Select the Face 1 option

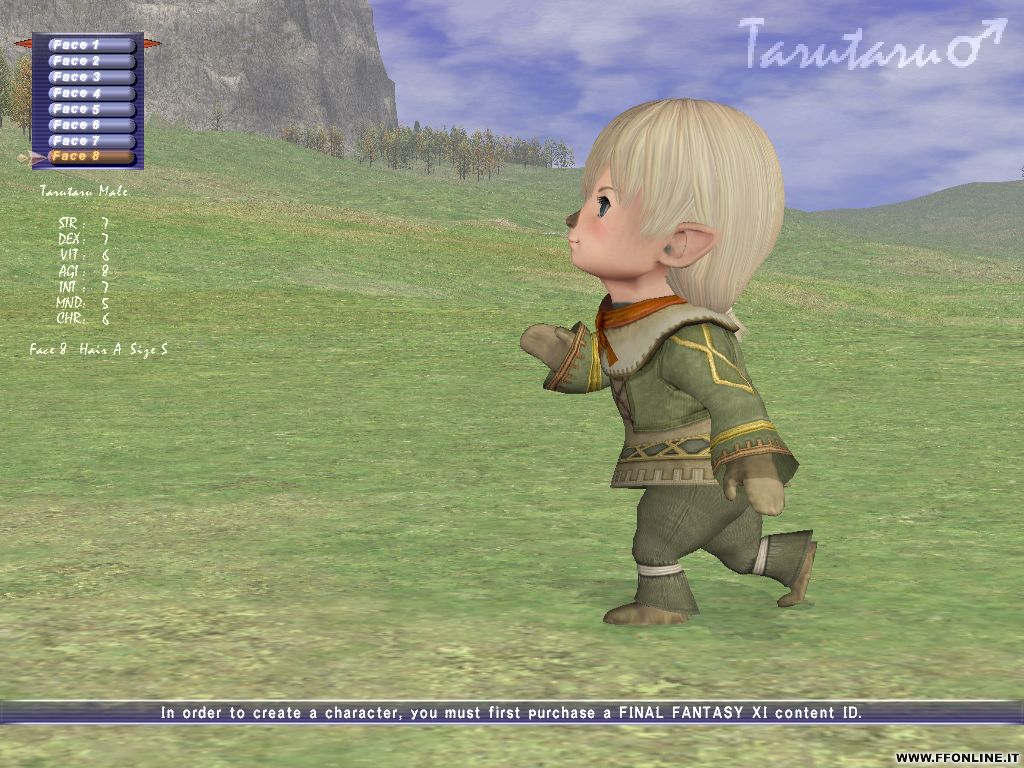tap(90, 45)
